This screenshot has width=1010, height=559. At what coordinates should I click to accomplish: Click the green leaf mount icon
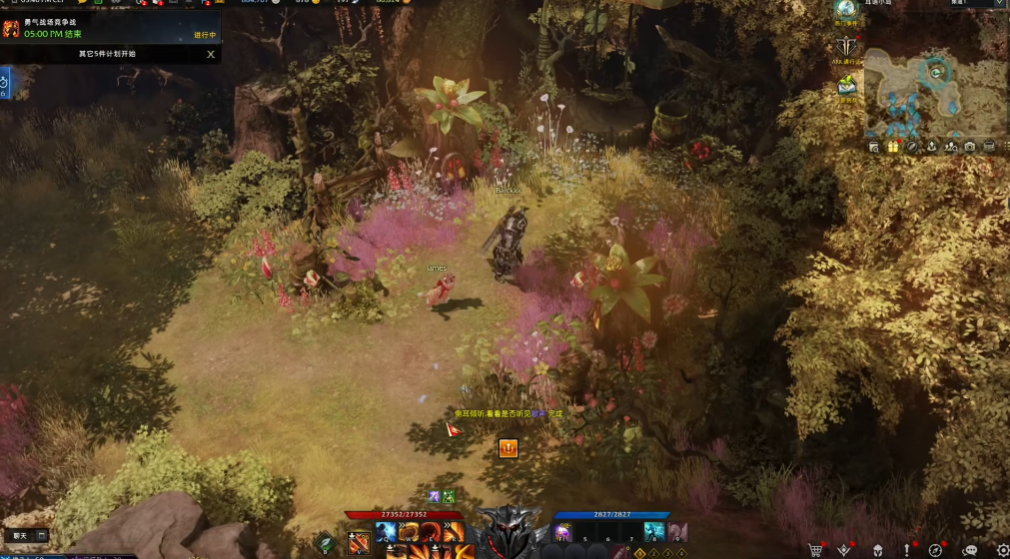325,543
